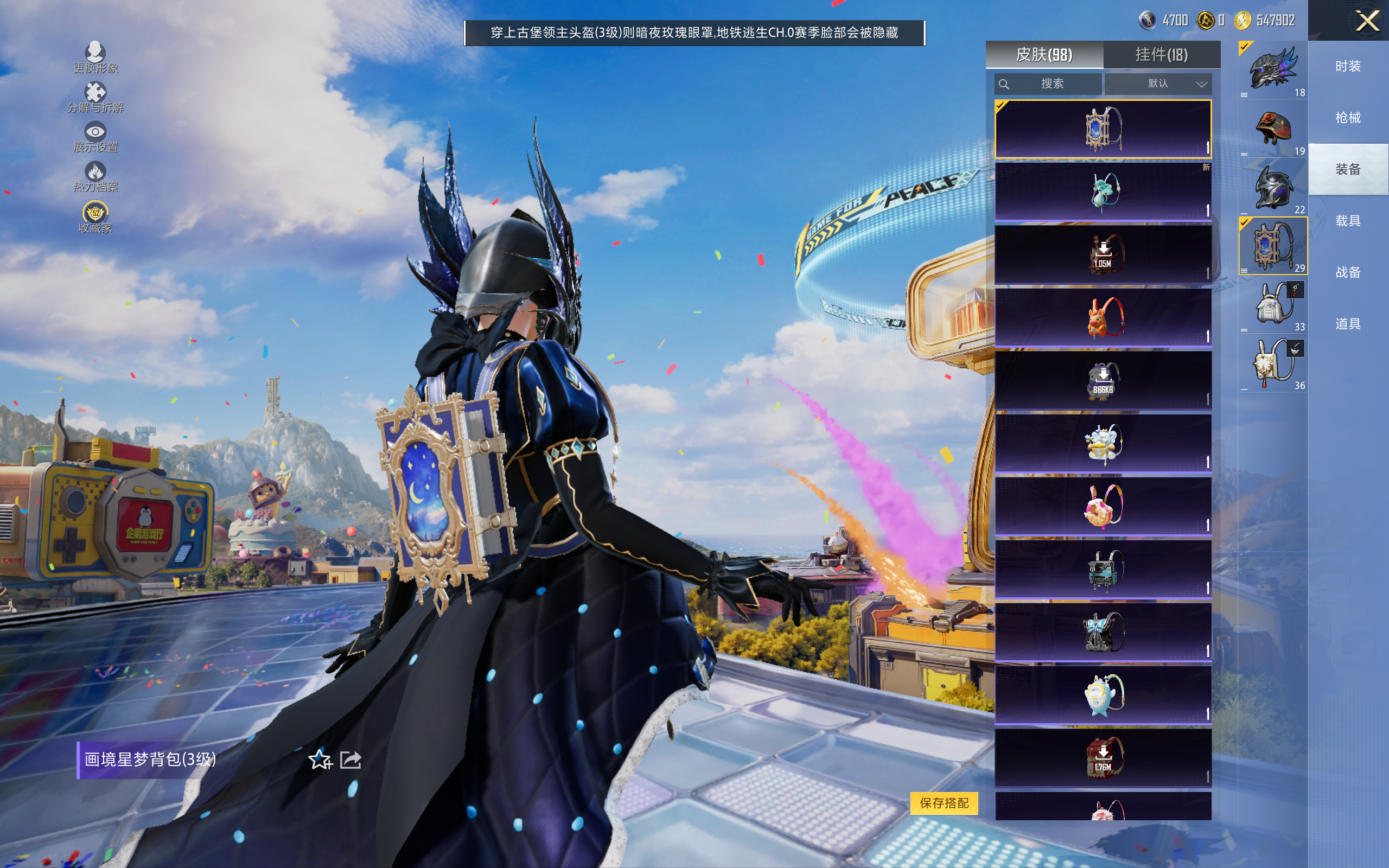
Task: Choose the 载具 category
Action: [x=1348, y=221]
